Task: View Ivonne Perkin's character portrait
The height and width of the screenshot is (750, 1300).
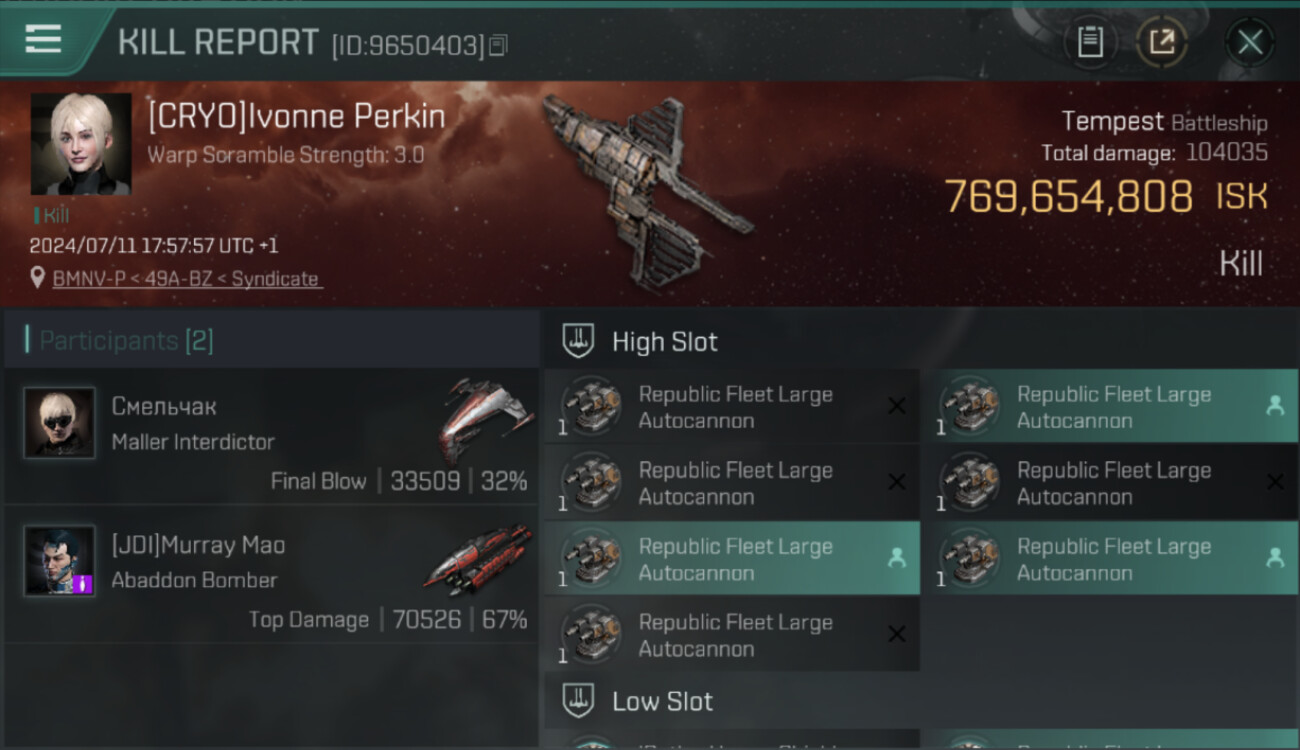Action: click(81, 144)
